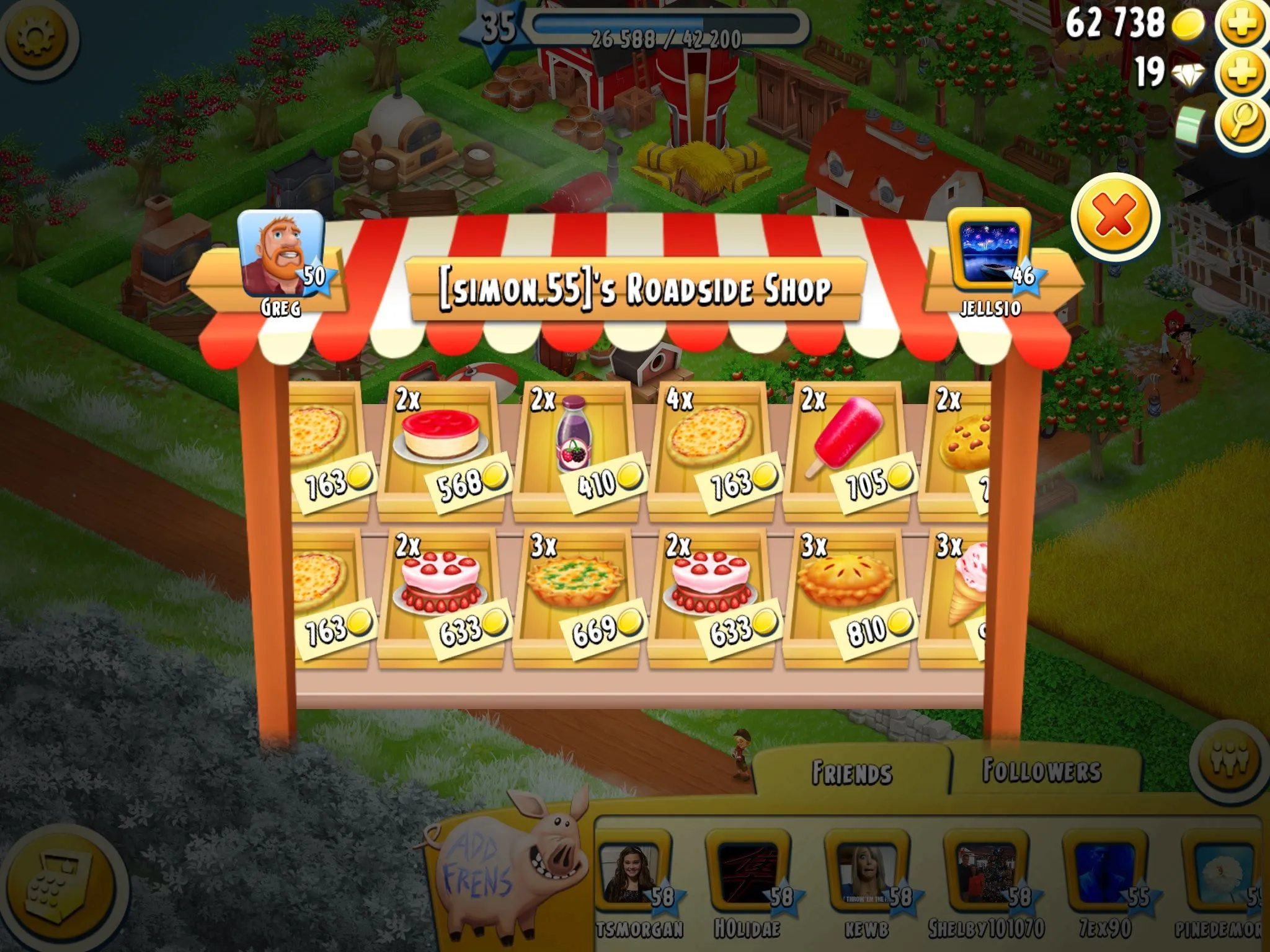Add more diamonds with the plus button
The height and width of the screenshot is (952, 1270).
[1240, 73]
